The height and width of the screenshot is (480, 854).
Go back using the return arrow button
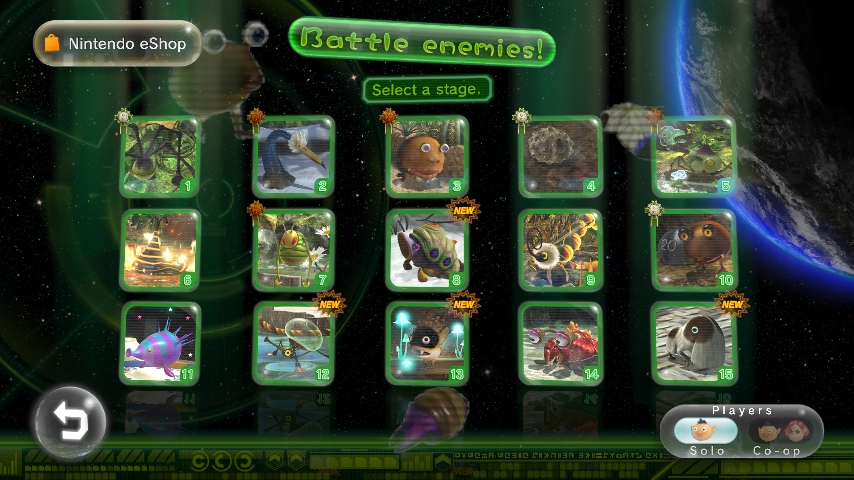69,421
